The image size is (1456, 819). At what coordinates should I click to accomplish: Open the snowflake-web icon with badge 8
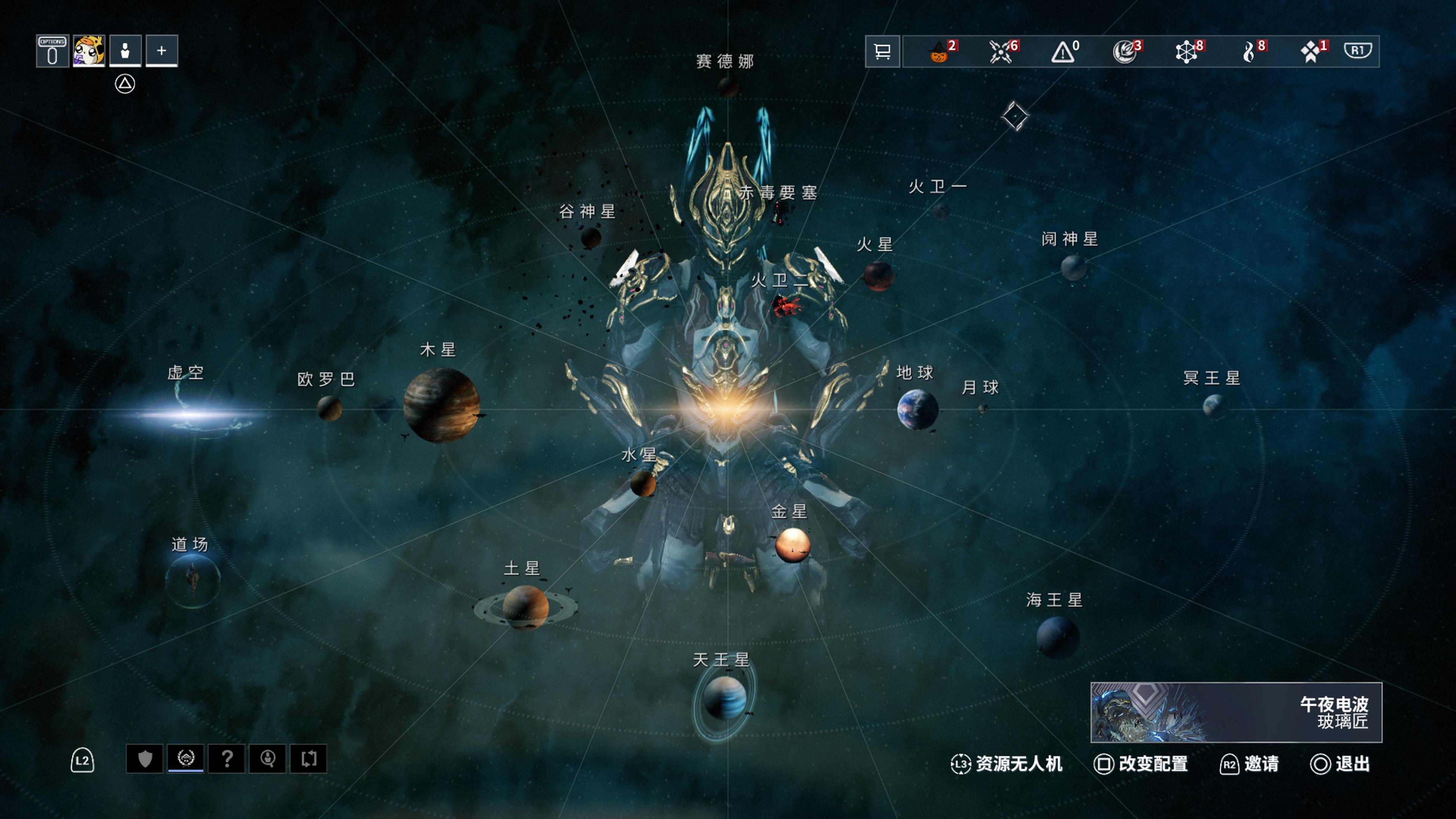(x=1187, y=52)
